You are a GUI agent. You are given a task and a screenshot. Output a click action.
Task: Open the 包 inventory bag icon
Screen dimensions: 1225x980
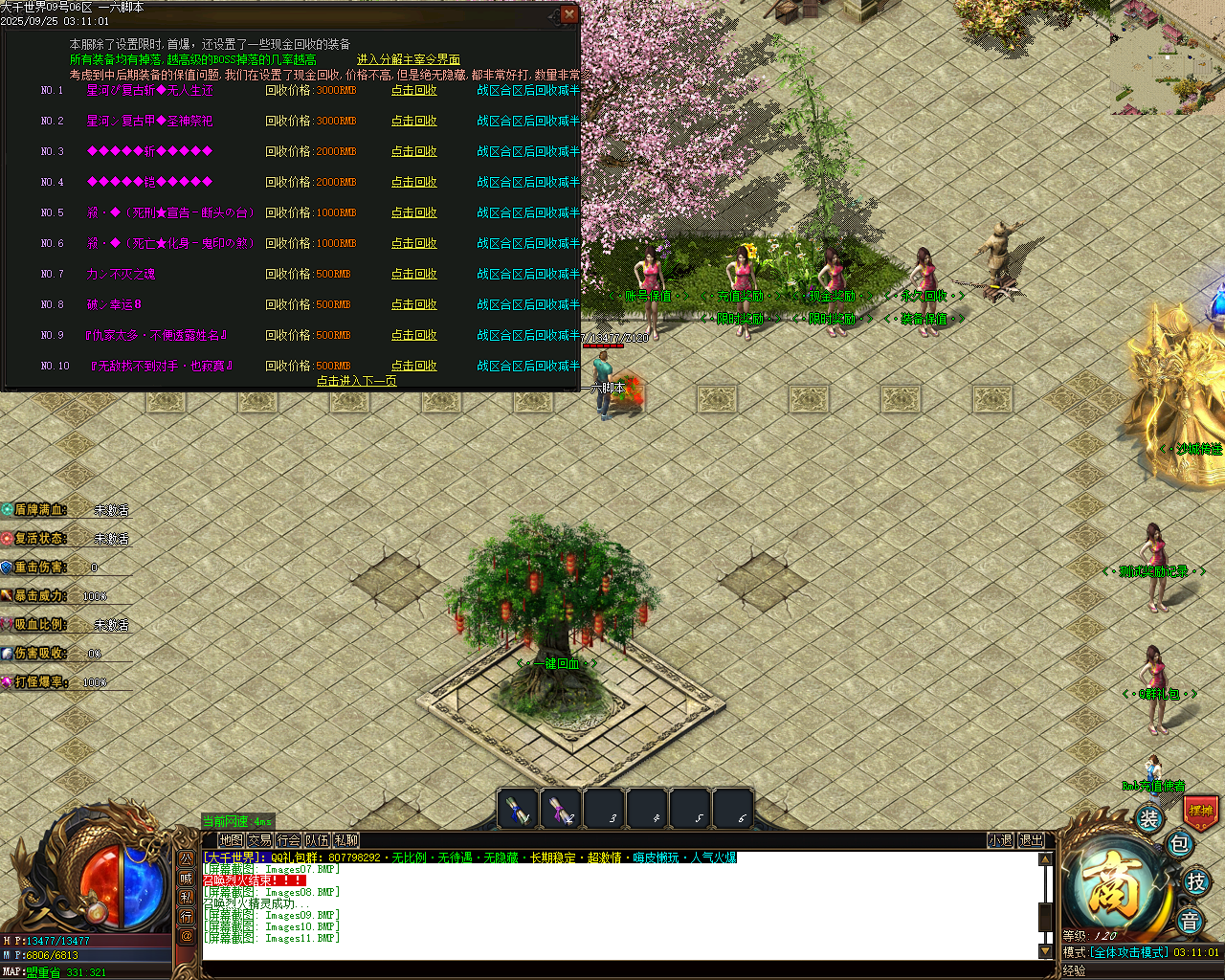[x=1179, y=843]
